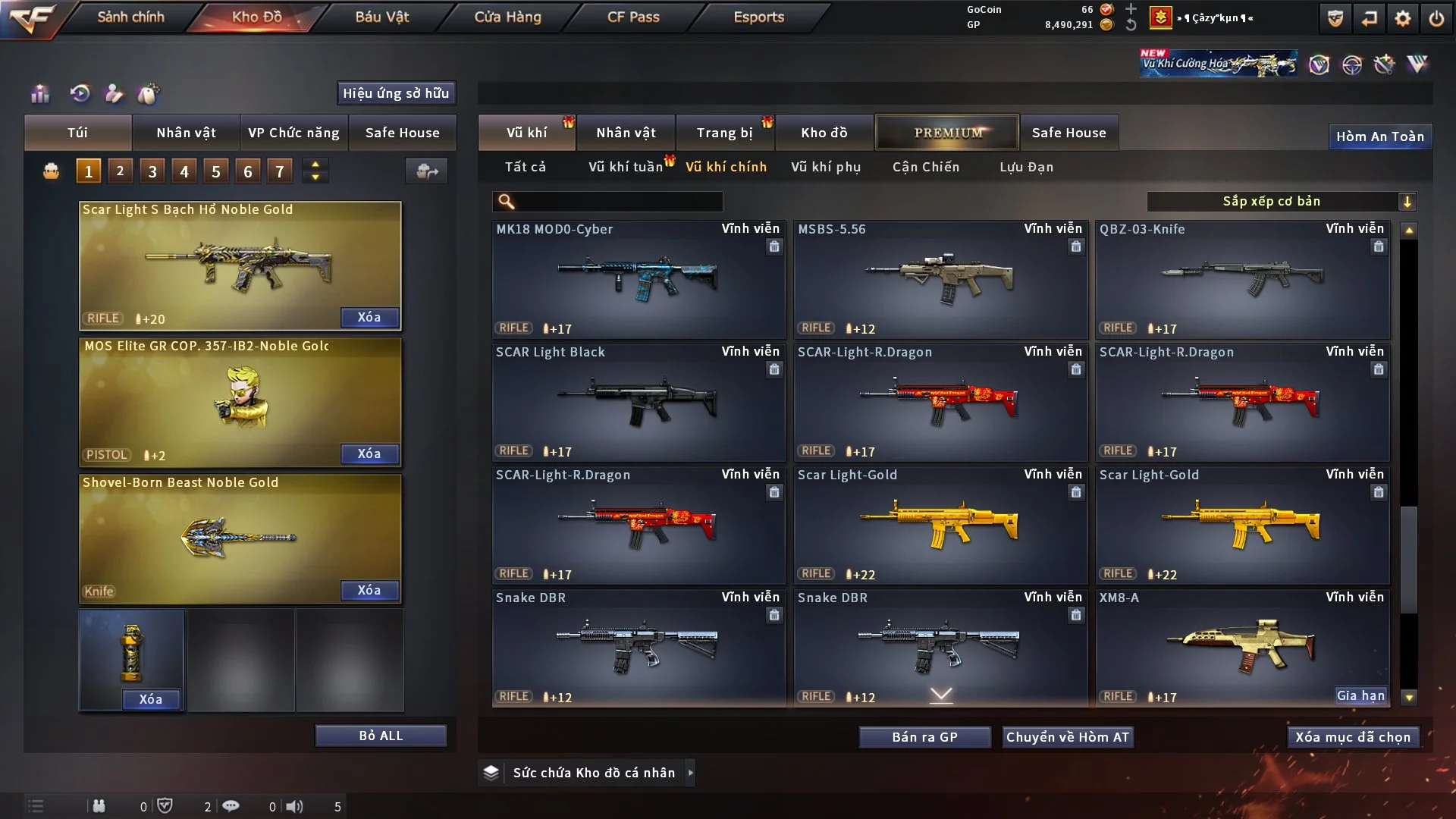Image resolution: width=1456 pixels, height=819 pixels.
Task: Pick the SCAR Light Black rifle
Action: pyautogui.click(x=638, y=402)
